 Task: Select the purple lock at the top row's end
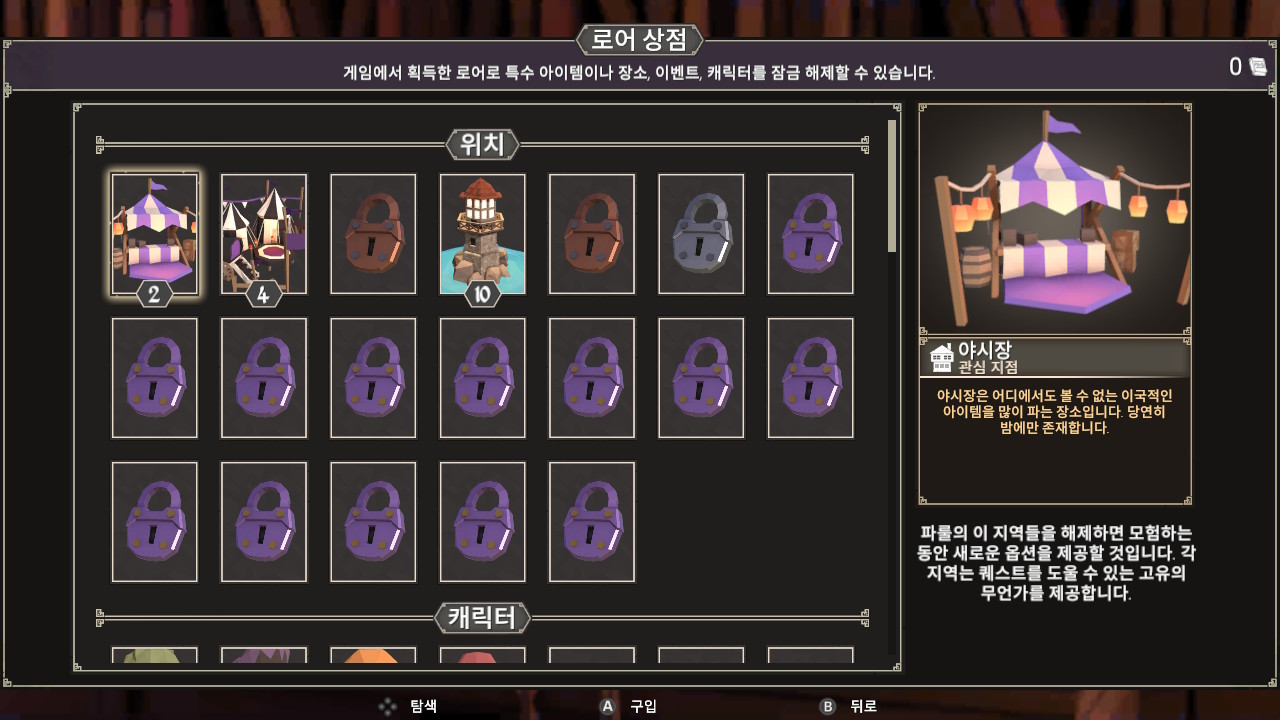[810, 233]
